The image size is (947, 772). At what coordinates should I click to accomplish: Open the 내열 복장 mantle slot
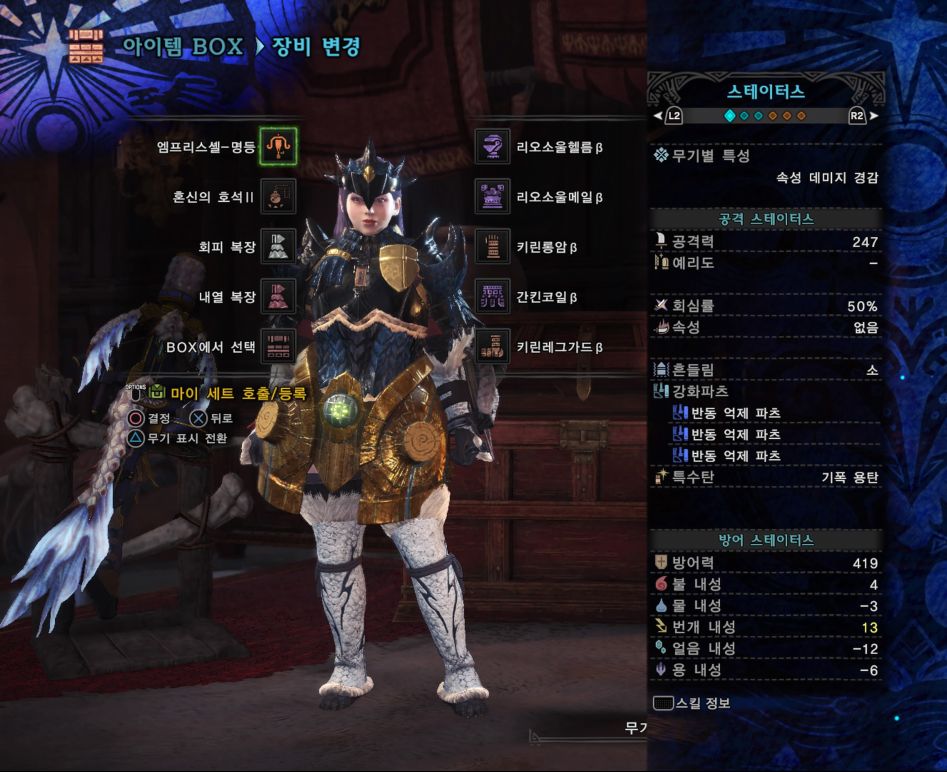(x=278, y=296)
